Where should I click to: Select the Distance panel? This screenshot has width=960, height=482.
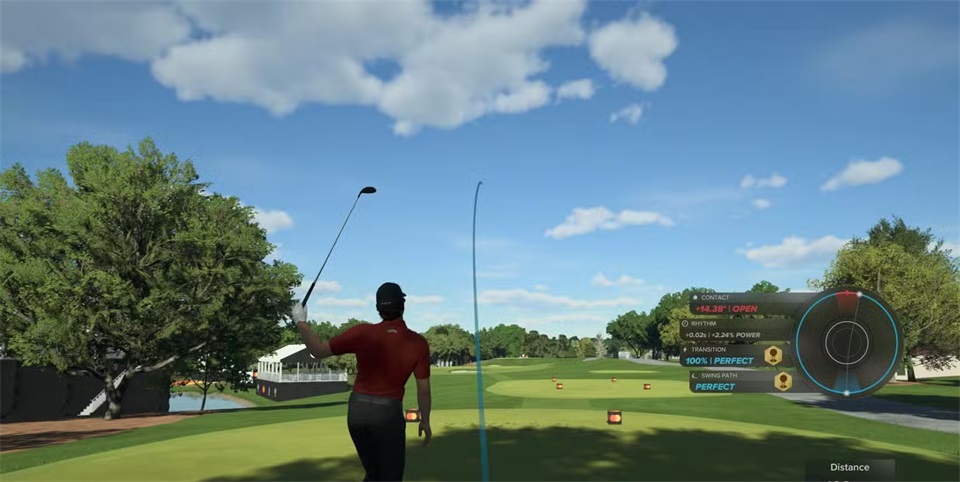[849, 469]
